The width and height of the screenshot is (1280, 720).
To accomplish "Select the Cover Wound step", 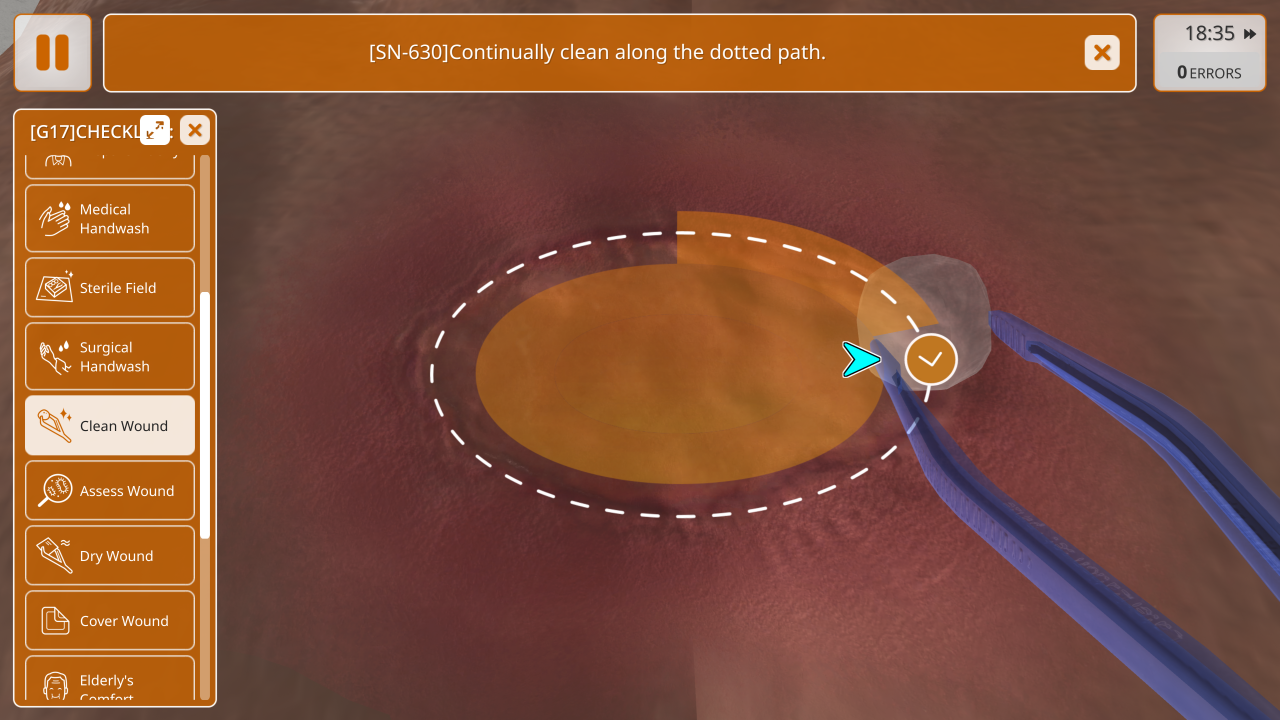I will tap(110, 621).
